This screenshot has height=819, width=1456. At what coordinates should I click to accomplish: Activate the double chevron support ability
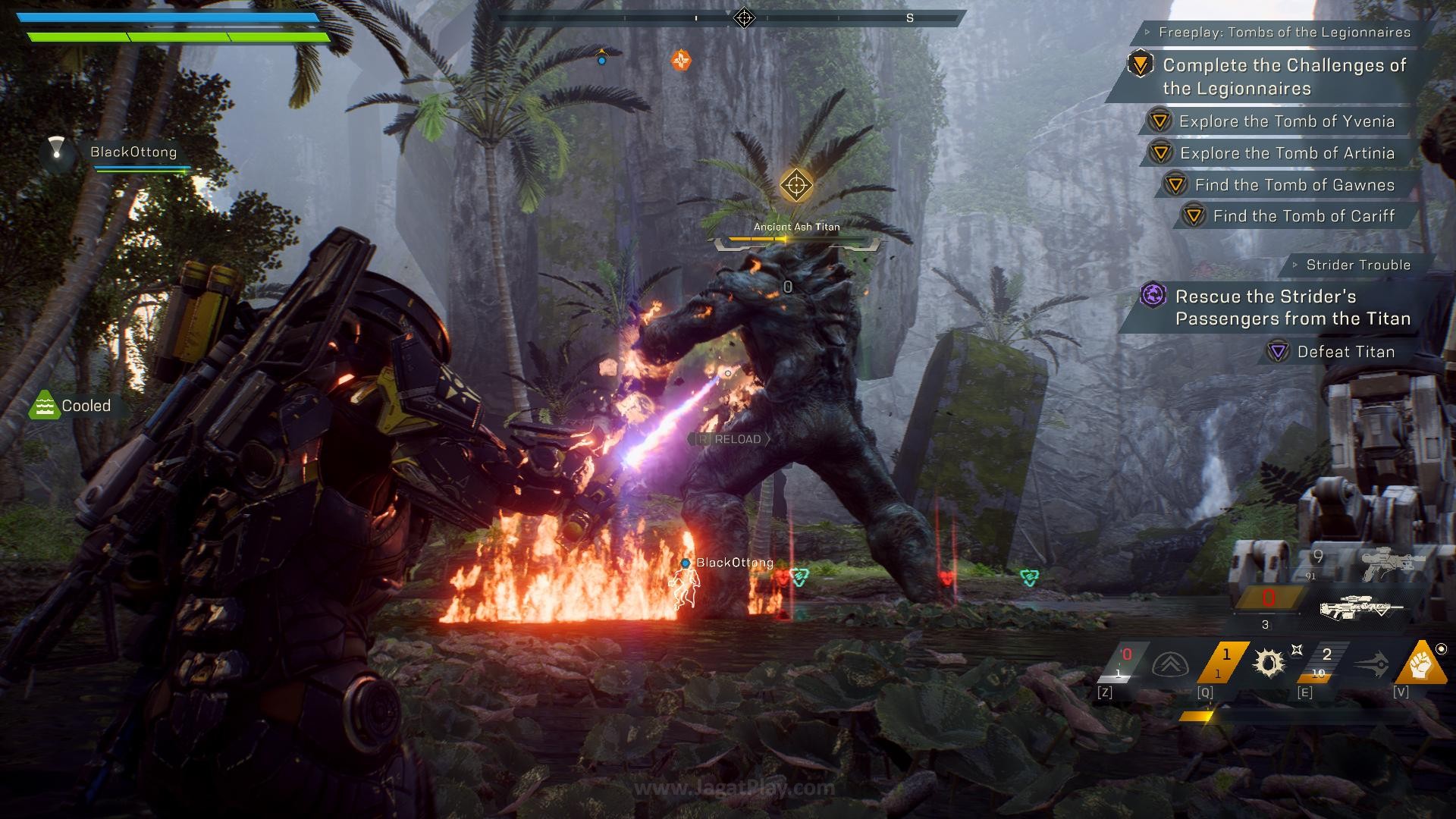click(1169, 665)
